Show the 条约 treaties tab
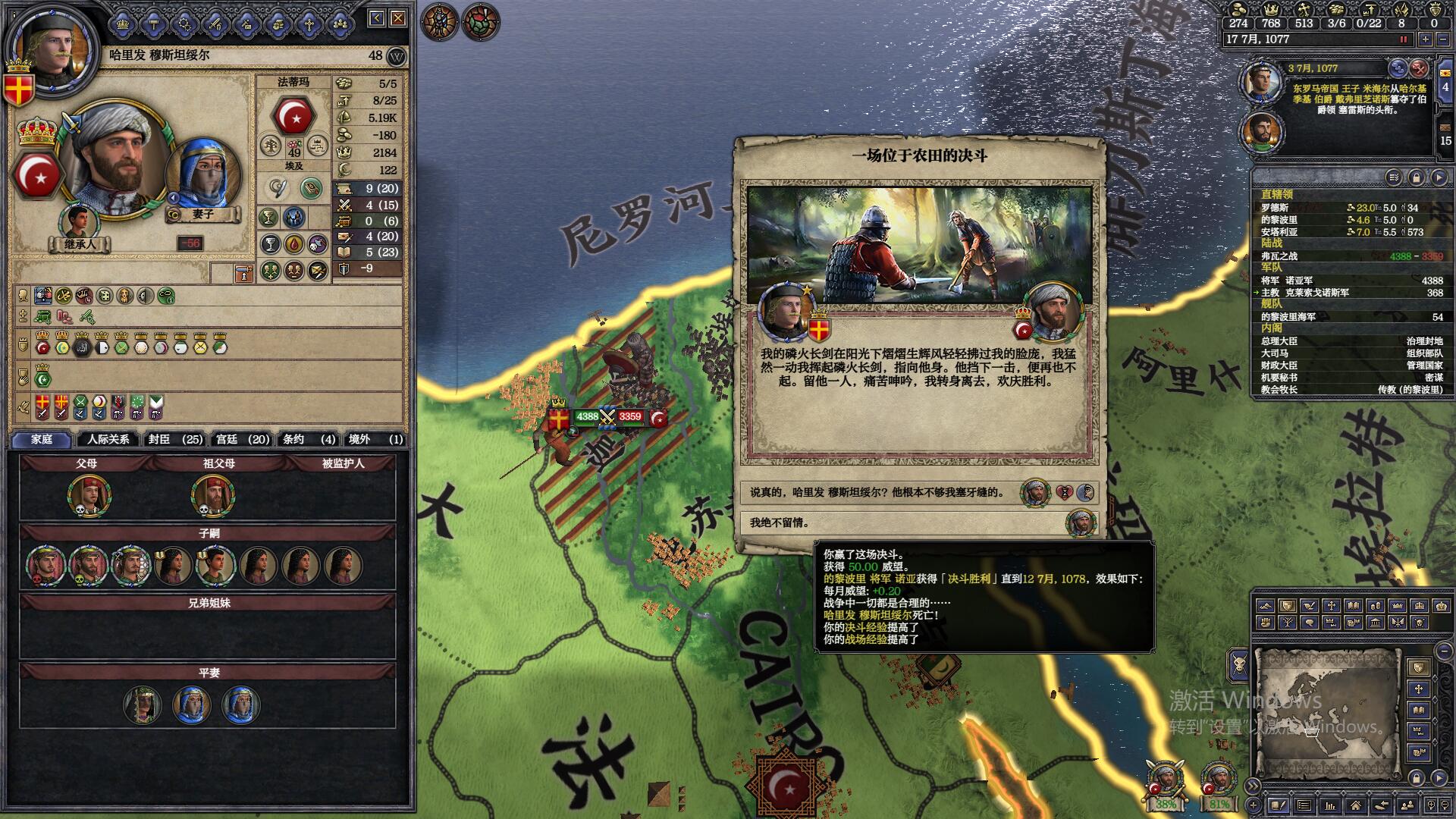Image resolution: width=1456 pixels, height=819 pixels. click(x=309, y=439)
